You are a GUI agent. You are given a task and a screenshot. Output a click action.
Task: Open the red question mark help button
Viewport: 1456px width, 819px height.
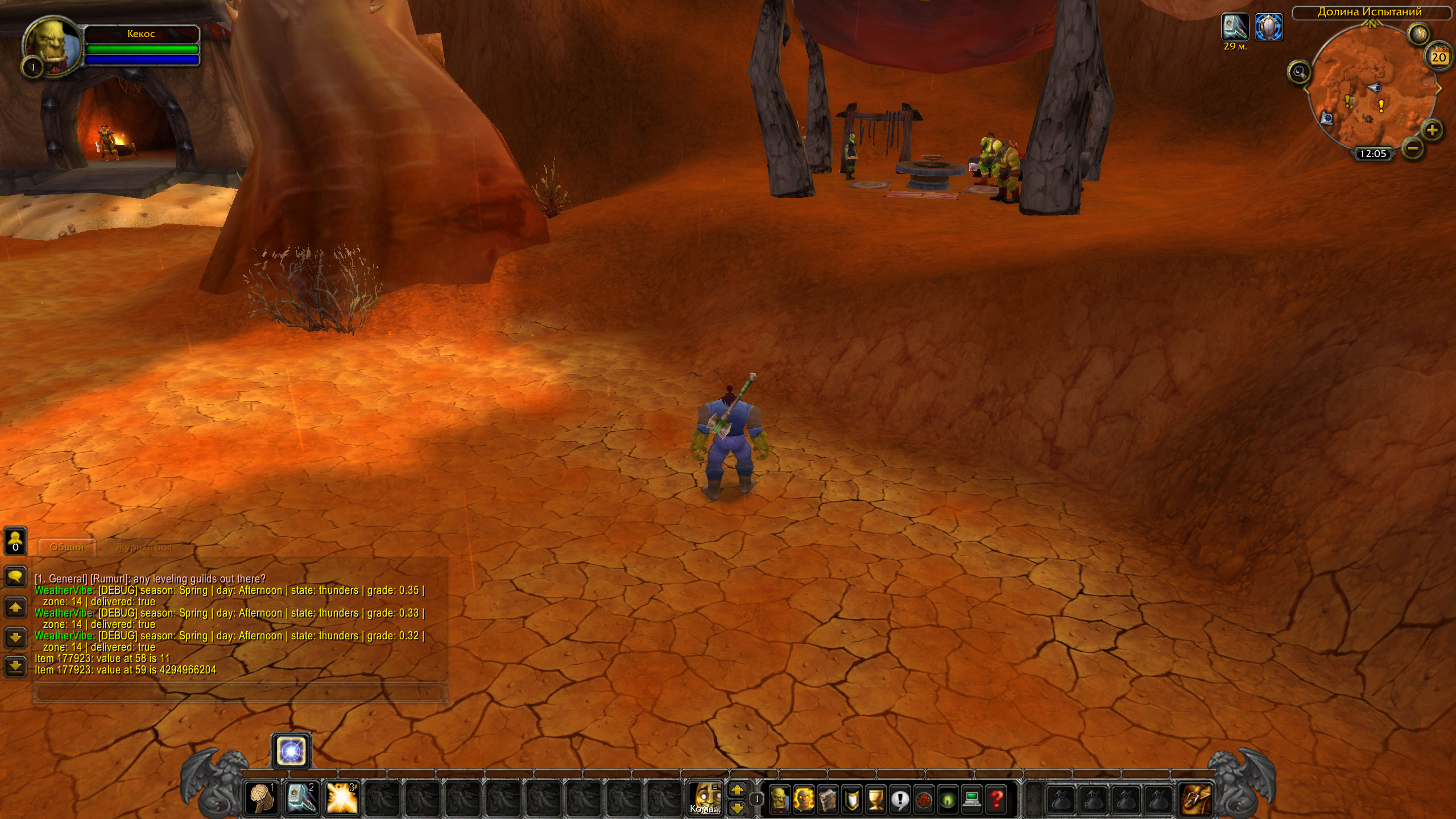tap(996, 799)
